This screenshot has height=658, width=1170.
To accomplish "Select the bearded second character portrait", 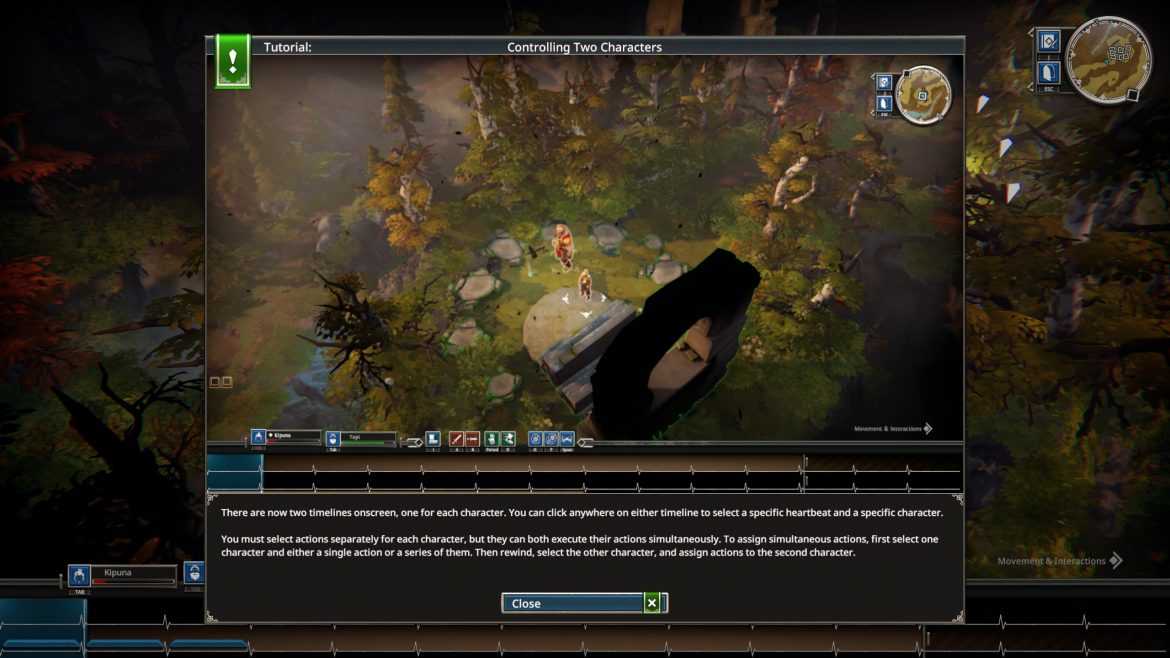I will pos(195,573).
